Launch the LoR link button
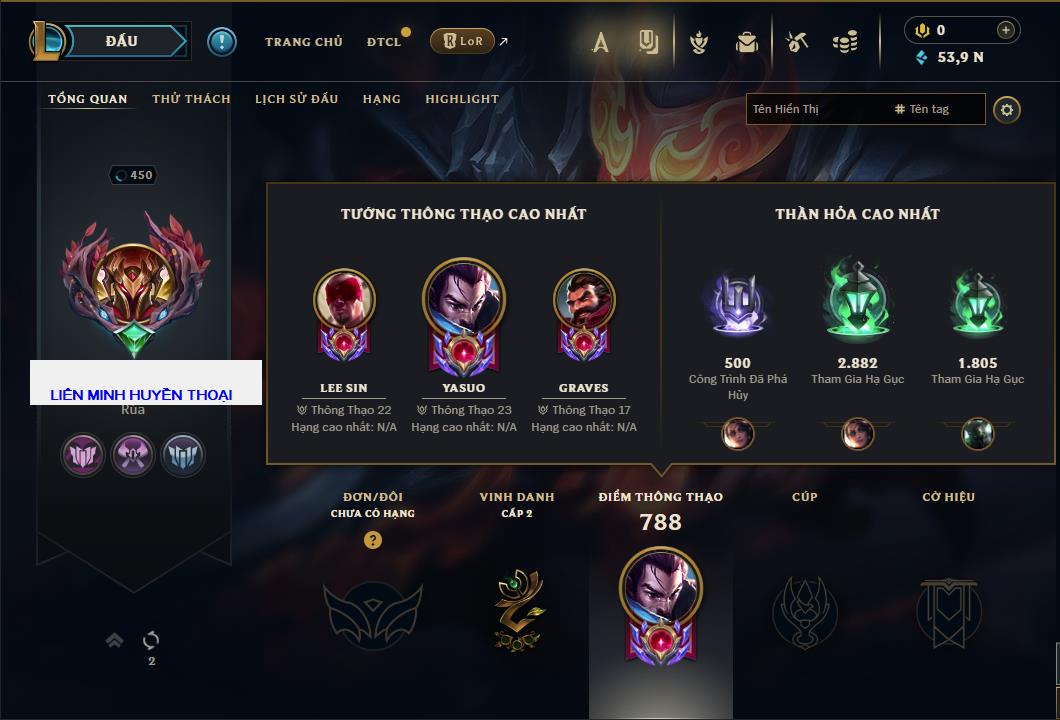 point(462,41)
